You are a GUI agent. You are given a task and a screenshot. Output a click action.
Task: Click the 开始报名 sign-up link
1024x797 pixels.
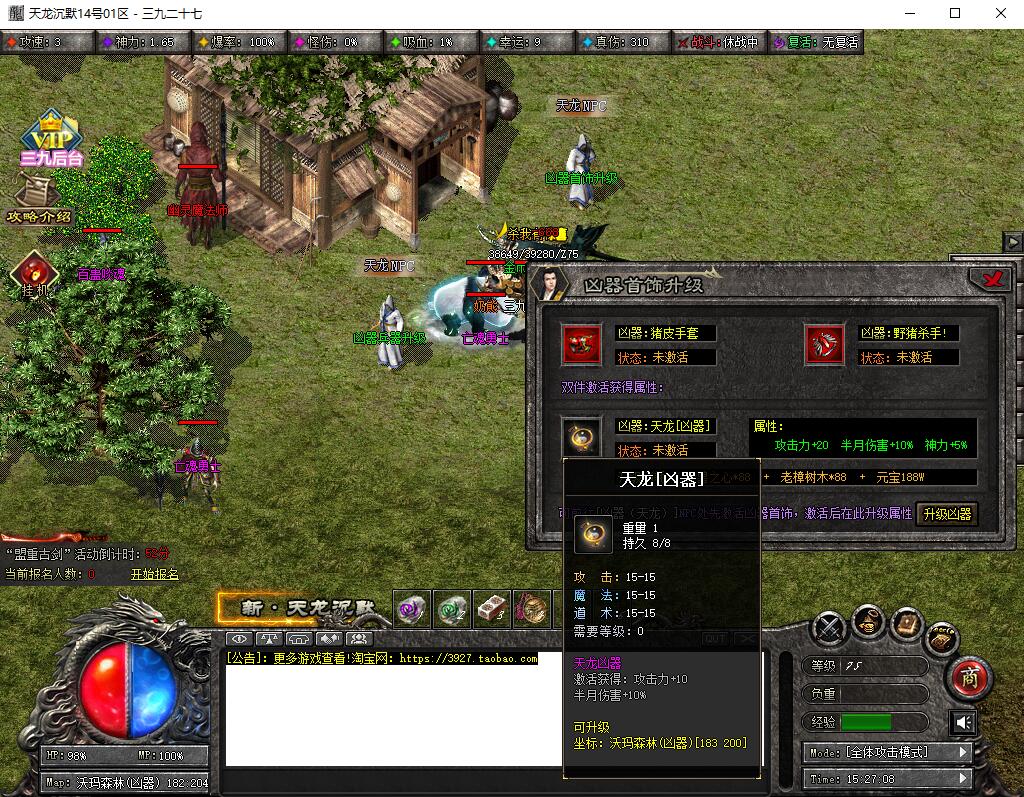[154, 574]
